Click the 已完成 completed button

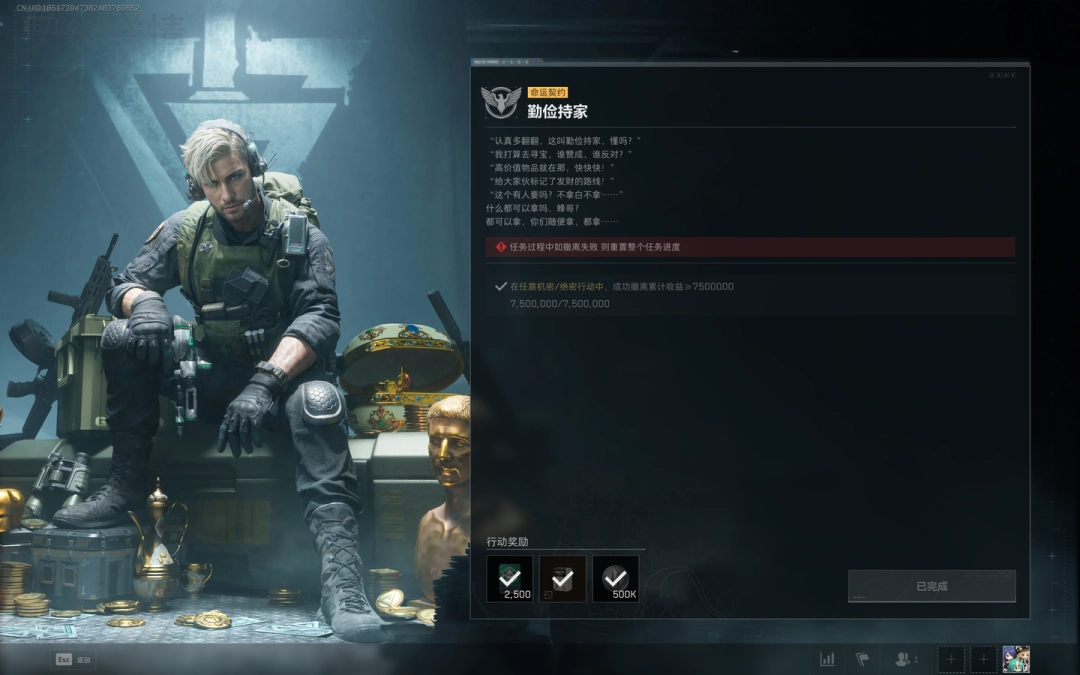[931, 586]
